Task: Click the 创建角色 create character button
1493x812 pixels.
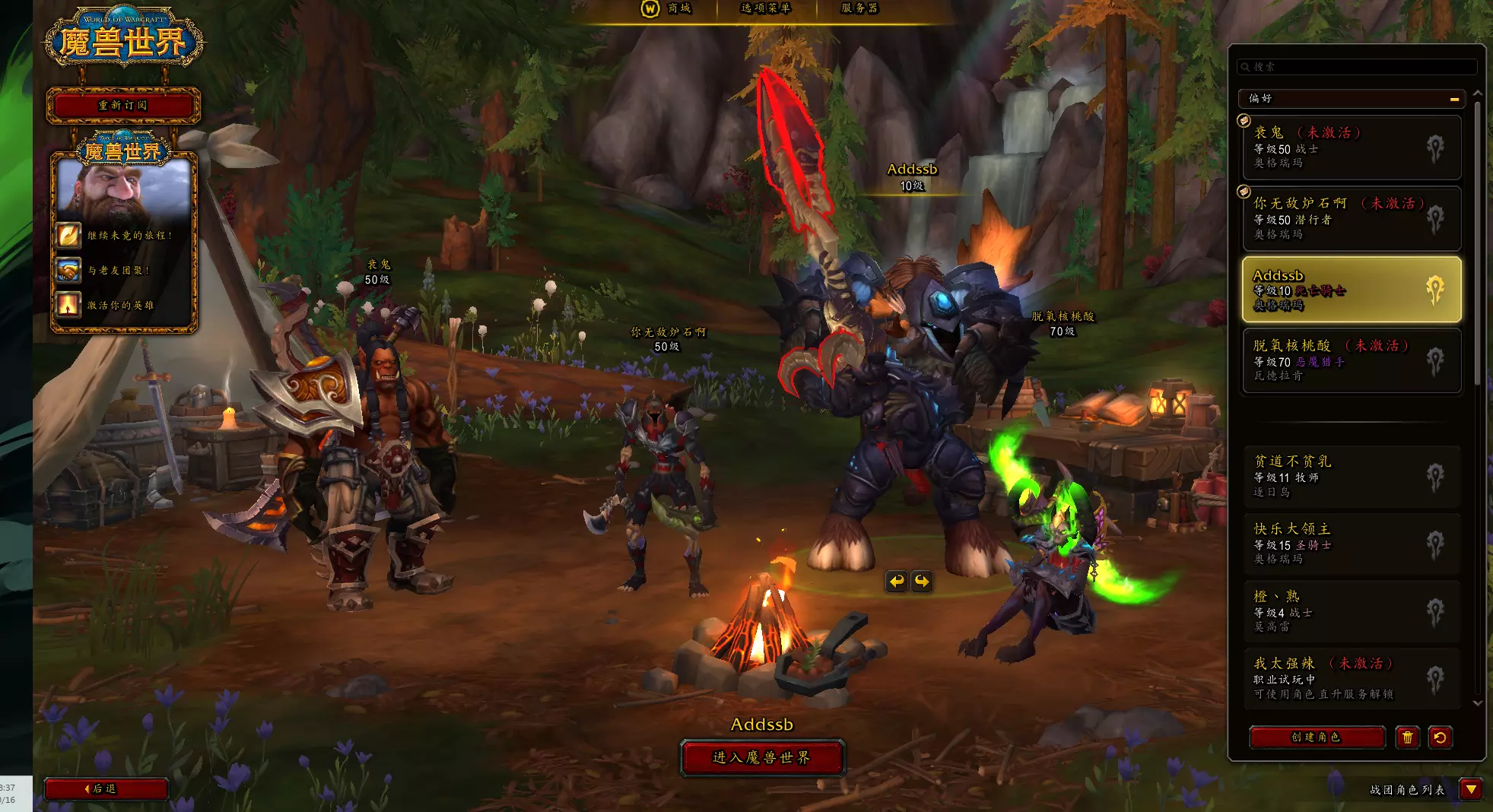Action: (1316, 737)
